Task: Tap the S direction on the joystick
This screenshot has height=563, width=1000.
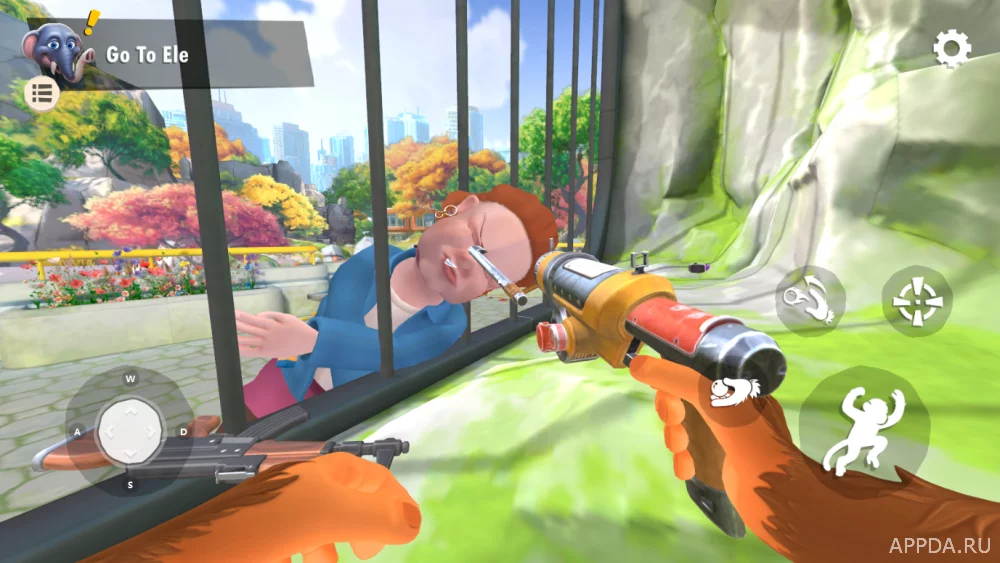Action: click(130, 485)
